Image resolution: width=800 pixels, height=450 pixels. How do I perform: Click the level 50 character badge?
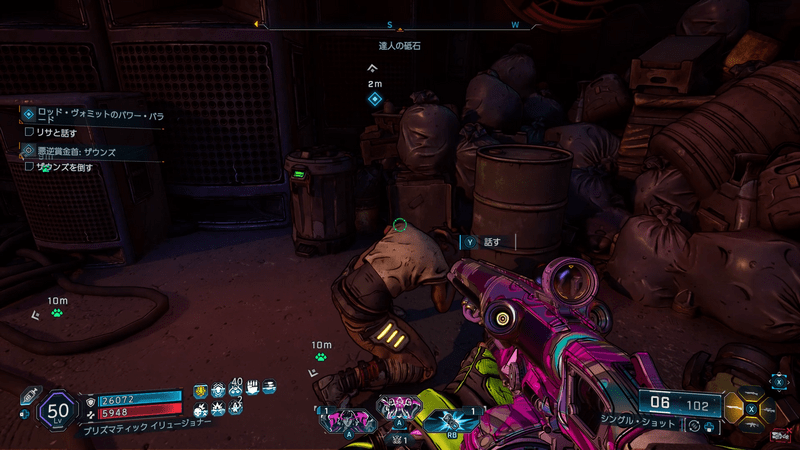(x=57, y=408)
